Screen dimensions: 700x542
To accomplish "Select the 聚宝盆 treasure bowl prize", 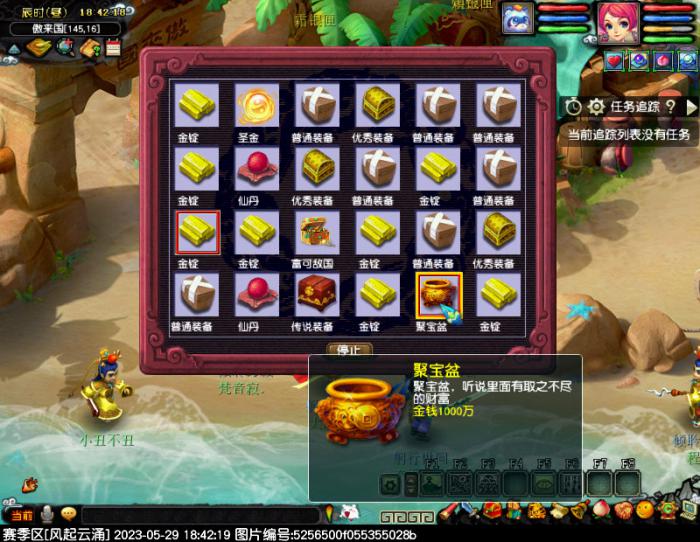I will point(438,295).
